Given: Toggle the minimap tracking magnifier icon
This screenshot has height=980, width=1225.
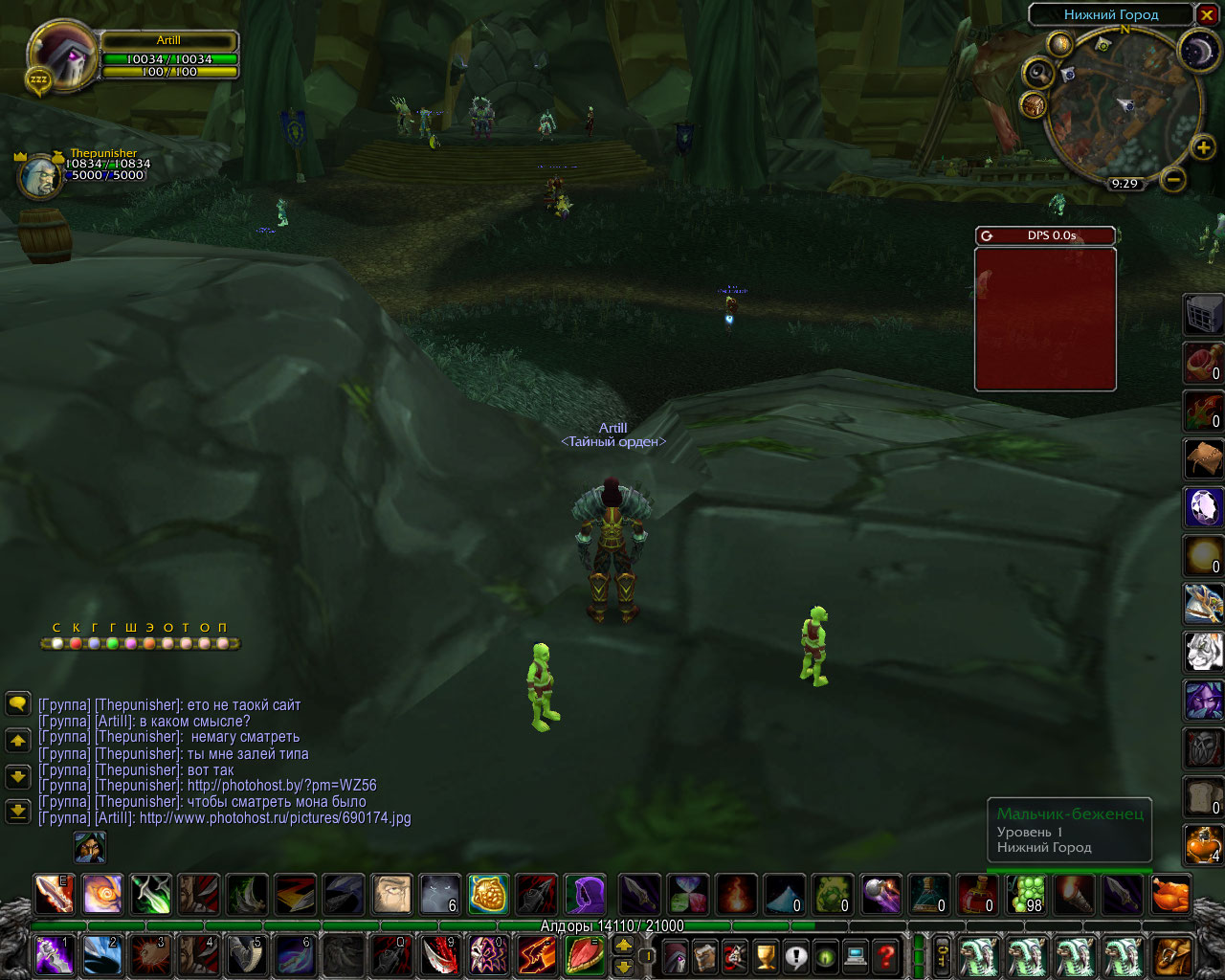Looking at the screenshot, I should (1038, 74).
